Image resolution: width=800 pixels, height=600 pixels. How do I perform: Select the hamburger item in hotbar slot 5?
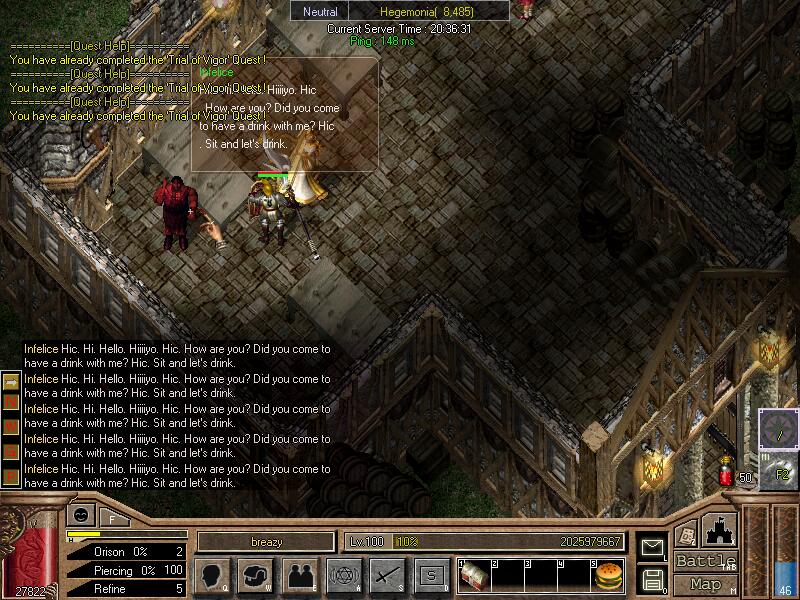pos(607,576)
